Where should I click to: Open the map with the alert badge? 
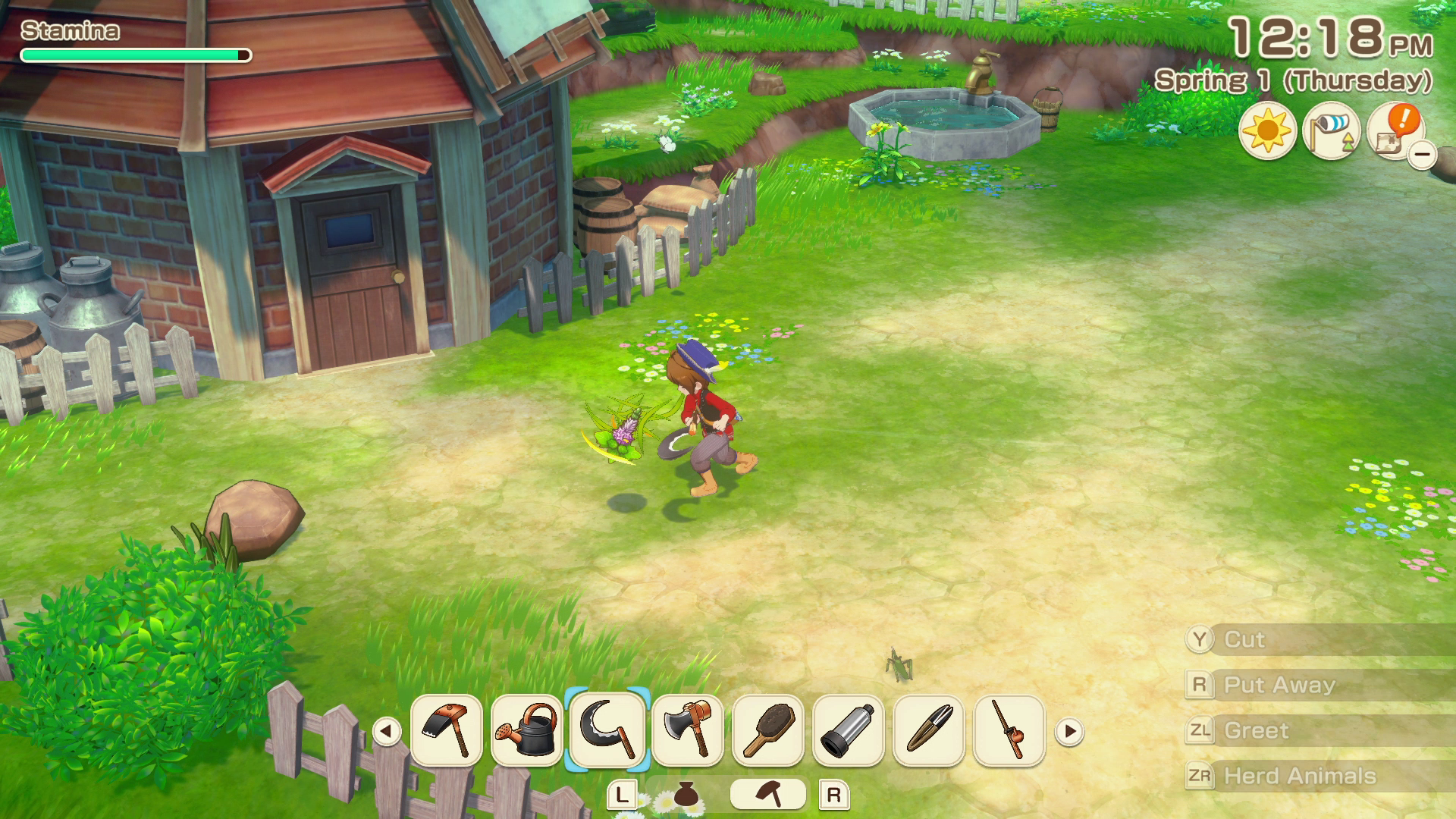click(1394, 131)
